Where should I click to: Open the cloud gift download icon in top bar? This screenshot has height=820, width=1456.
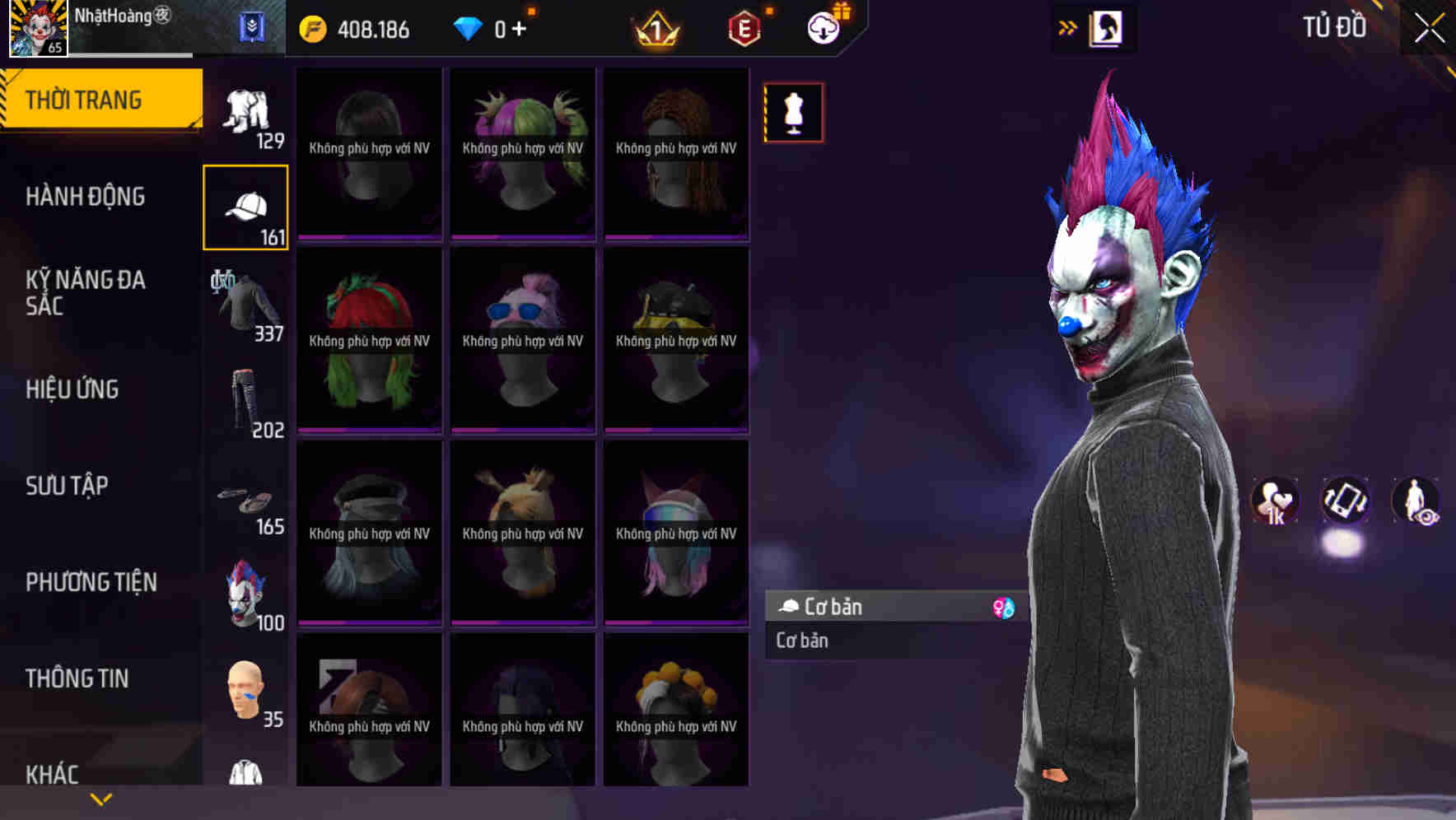coord(823,27)
